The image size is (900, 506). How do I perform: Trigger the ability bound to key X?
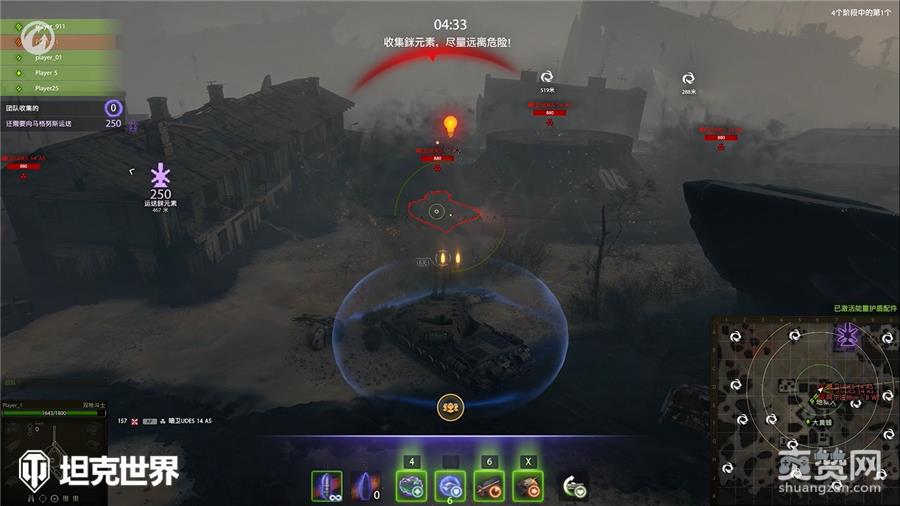(527, 486)
